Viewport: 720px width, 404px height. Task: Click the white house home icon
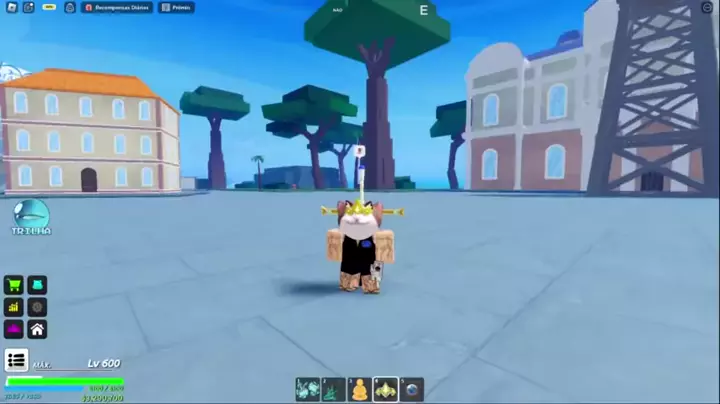(x=37, y=329)
